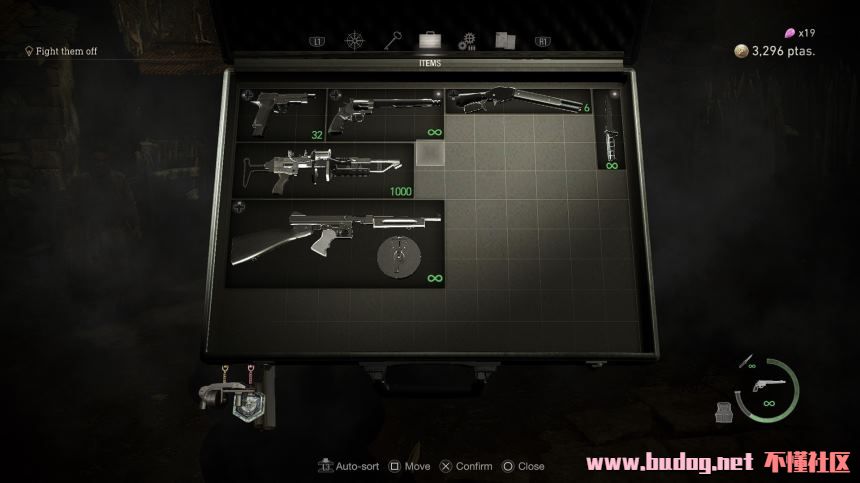Select the long-barrel revolver in the case
Screen dimensions: 860x483
click(383, 112)
